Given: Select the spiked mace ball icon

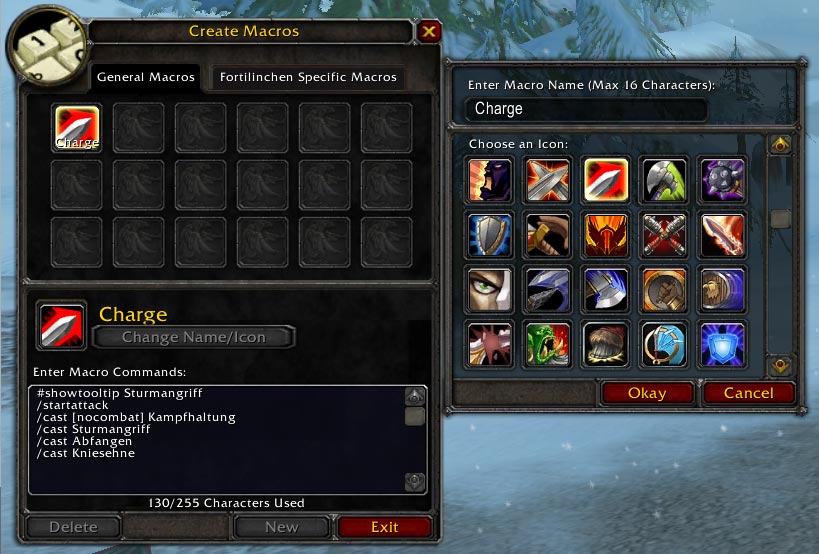Looking at the screenshot, I should click(x=722, y=181).
